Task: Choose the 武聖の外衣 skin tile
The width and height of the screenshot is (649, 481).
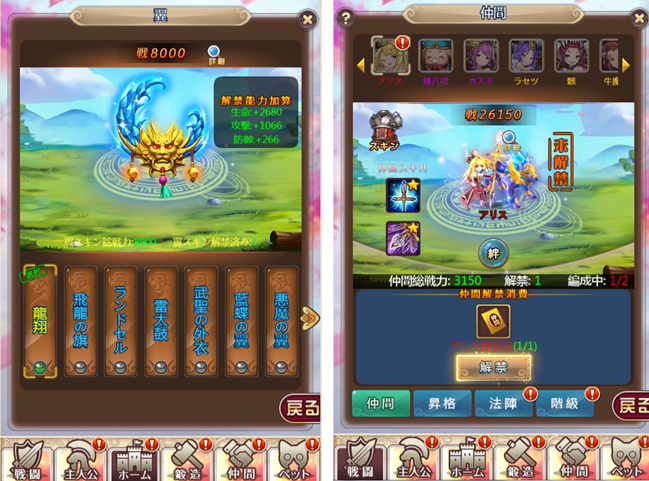Action: coord(203,321)
